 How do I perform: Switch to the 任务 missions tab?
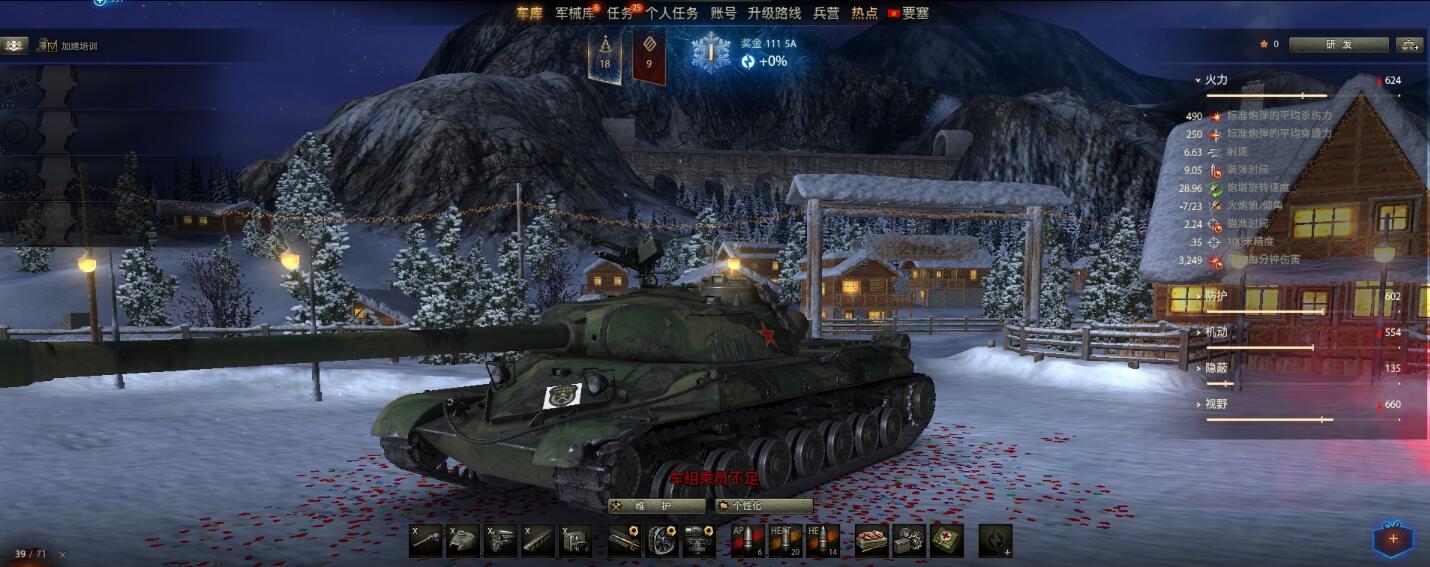(621, 13)
